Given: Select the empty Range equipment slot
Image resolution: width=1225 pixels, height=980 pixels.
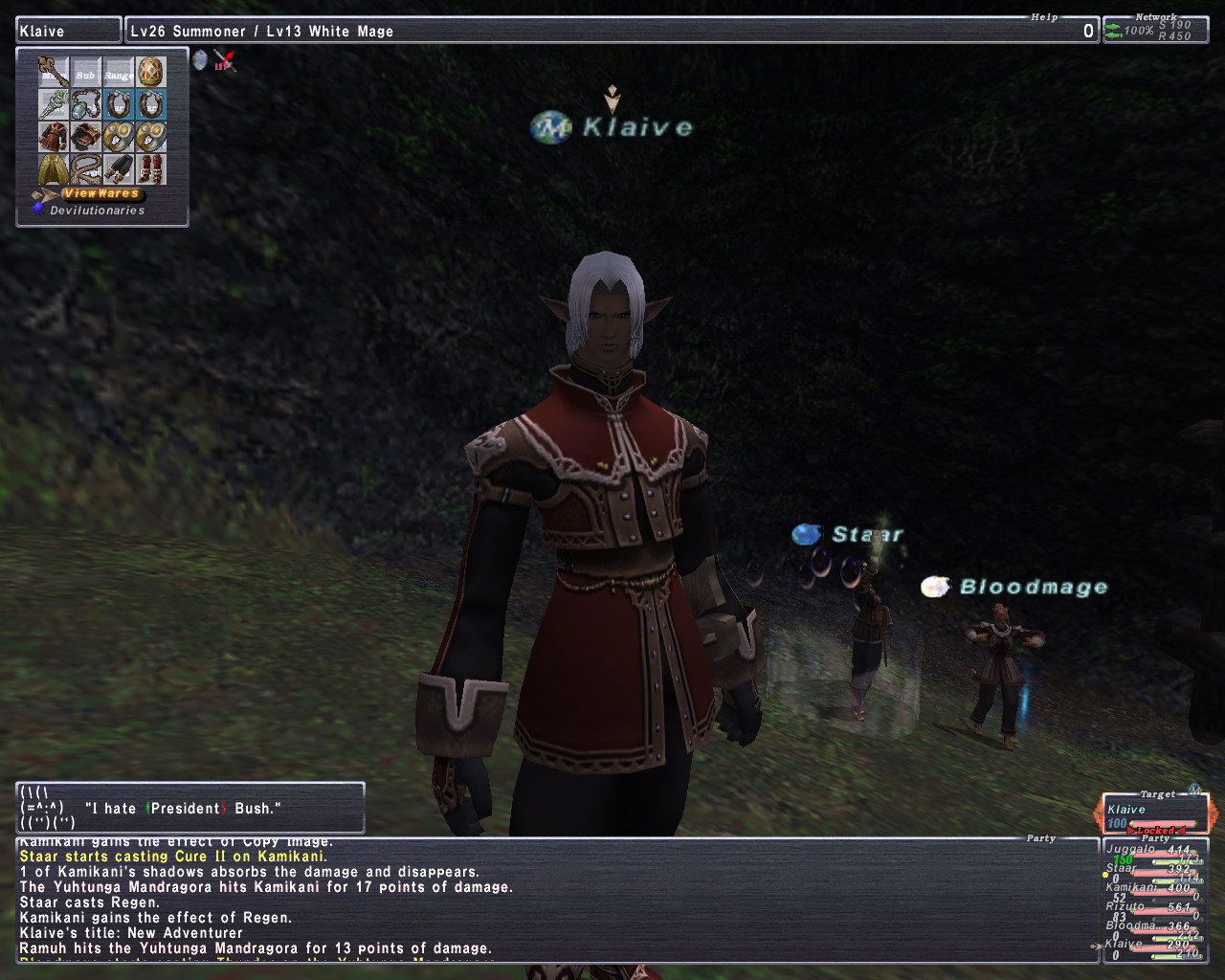Looking at the screenshot, I should [119, 72].
